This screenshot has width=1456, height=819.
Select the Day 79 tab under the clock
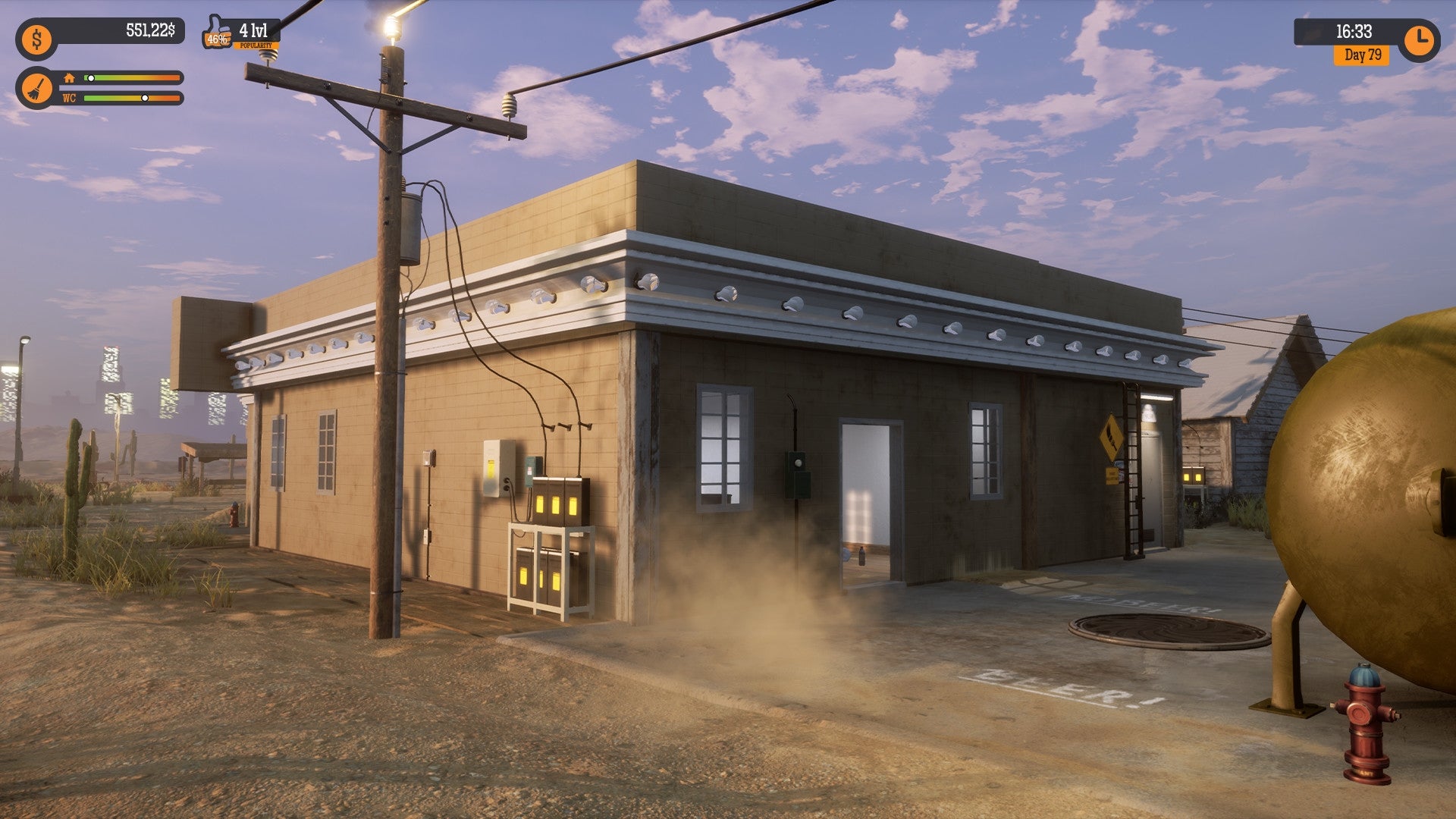point(1362,55)
